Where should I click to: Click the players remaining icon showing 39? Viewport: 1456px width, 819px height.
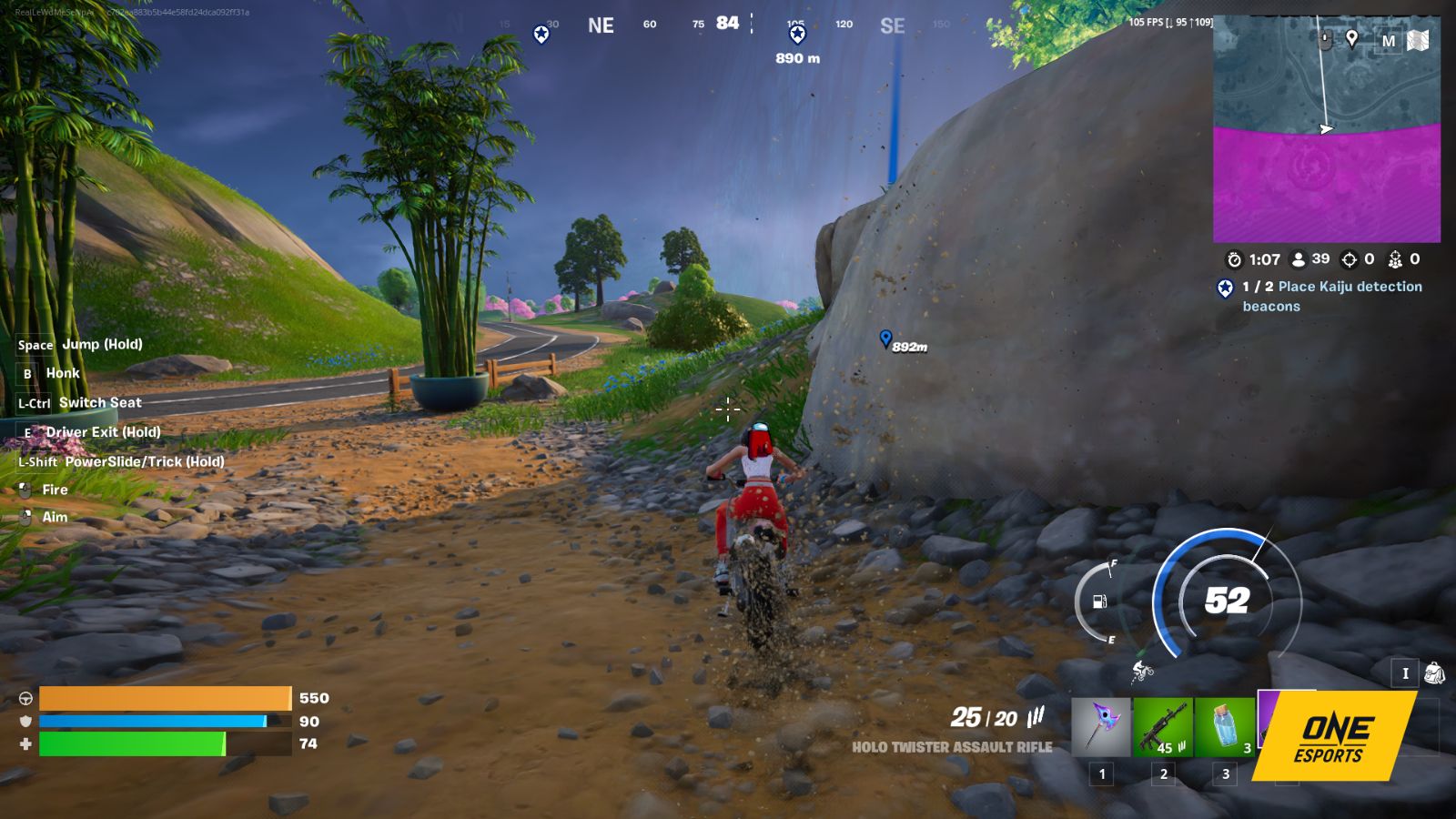1299,259
